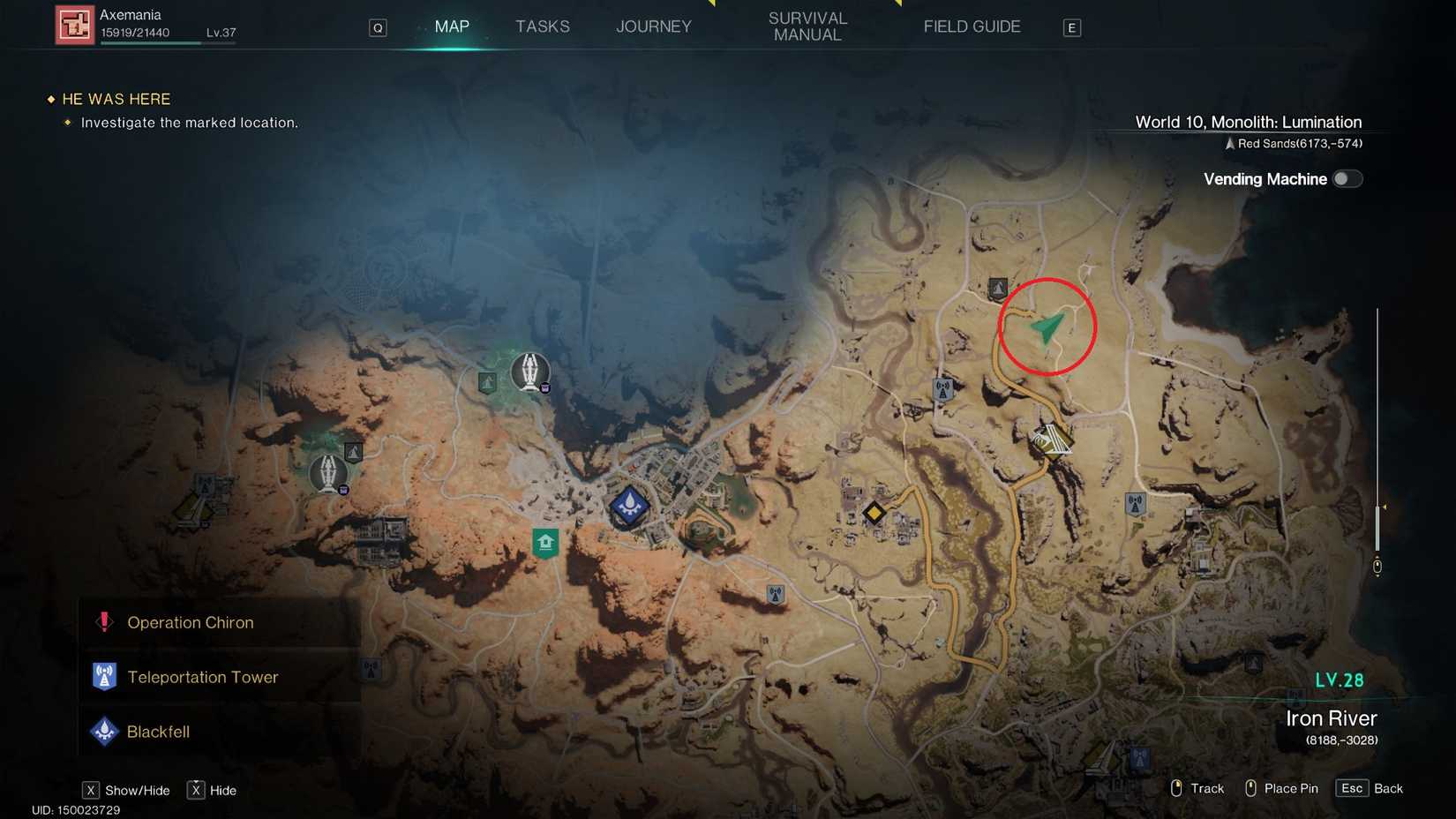Viewport: 1456px width, 819px height.
Task: Select the construction site icon near Iron River
Action: (x=1050, y=437)
